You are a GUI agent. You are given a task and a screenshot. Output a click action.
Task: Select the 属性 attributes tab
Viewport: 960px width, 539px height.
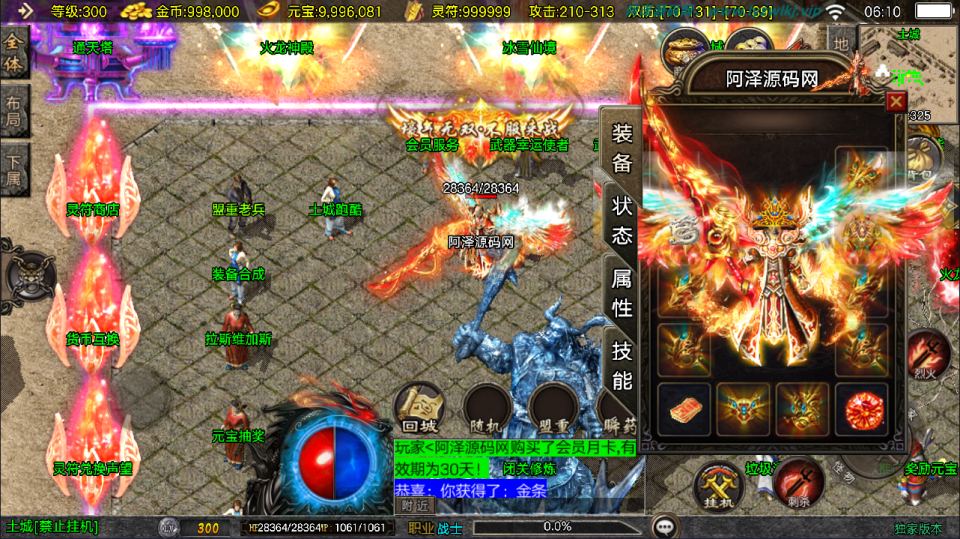click(622, 293)
